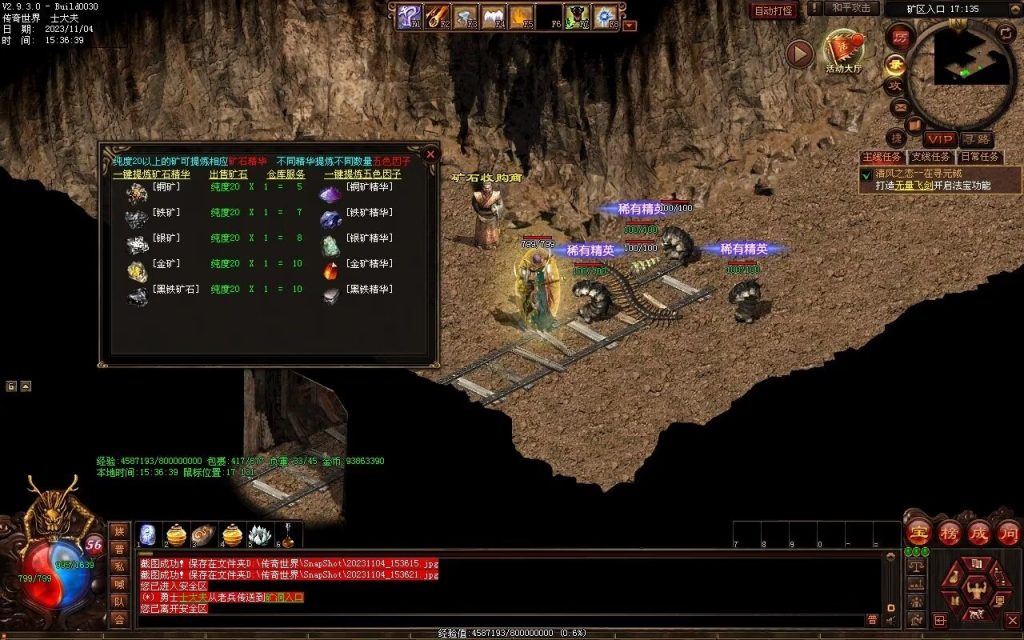This screenshot has width=1024, height=640.
Task: Open the VIP button
Action: [939, 139]
